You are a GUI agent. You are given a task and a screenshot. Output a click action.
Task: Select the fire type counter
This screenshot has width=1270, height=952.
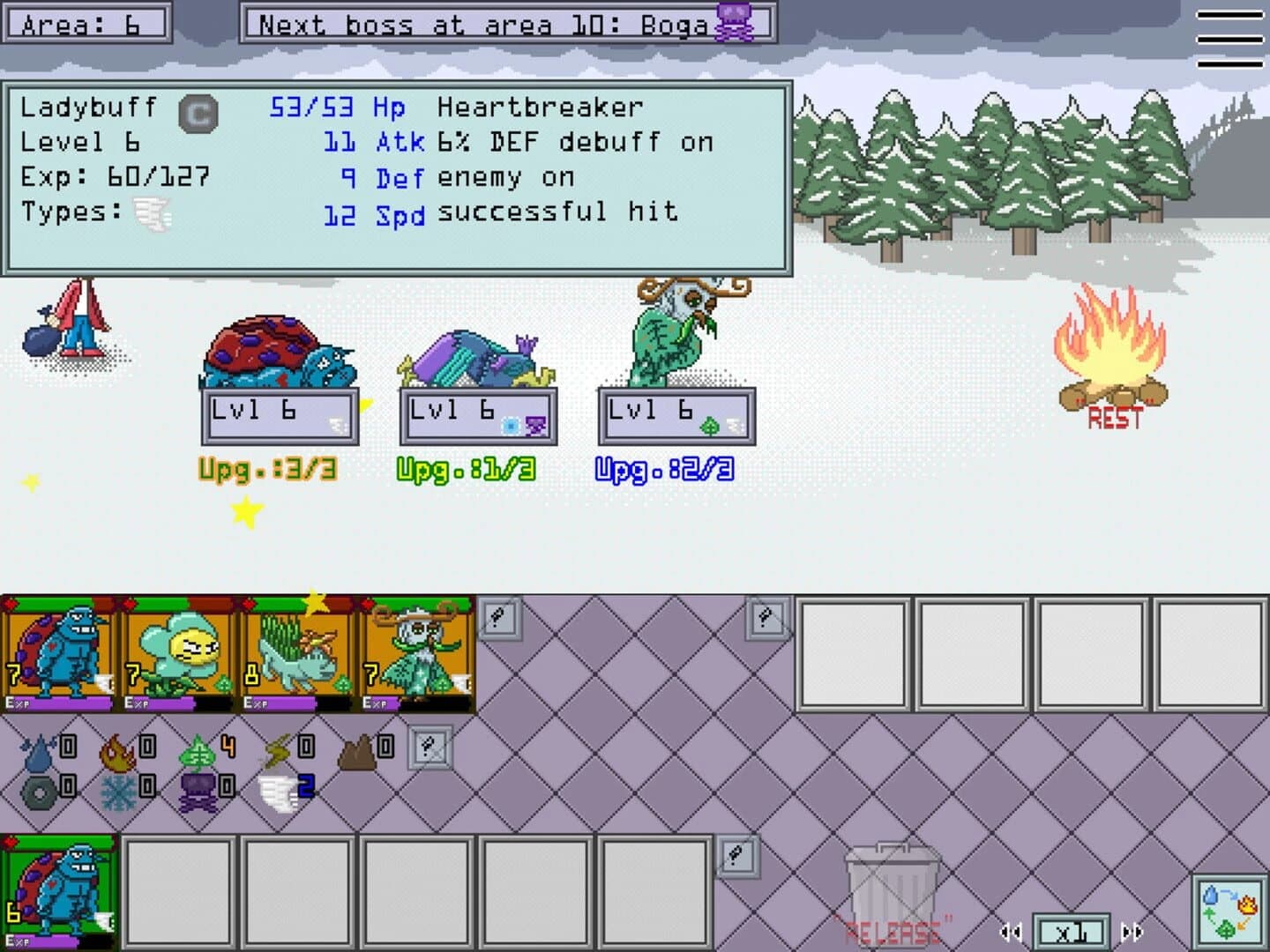pyautogui.click(x=119, y=751)
